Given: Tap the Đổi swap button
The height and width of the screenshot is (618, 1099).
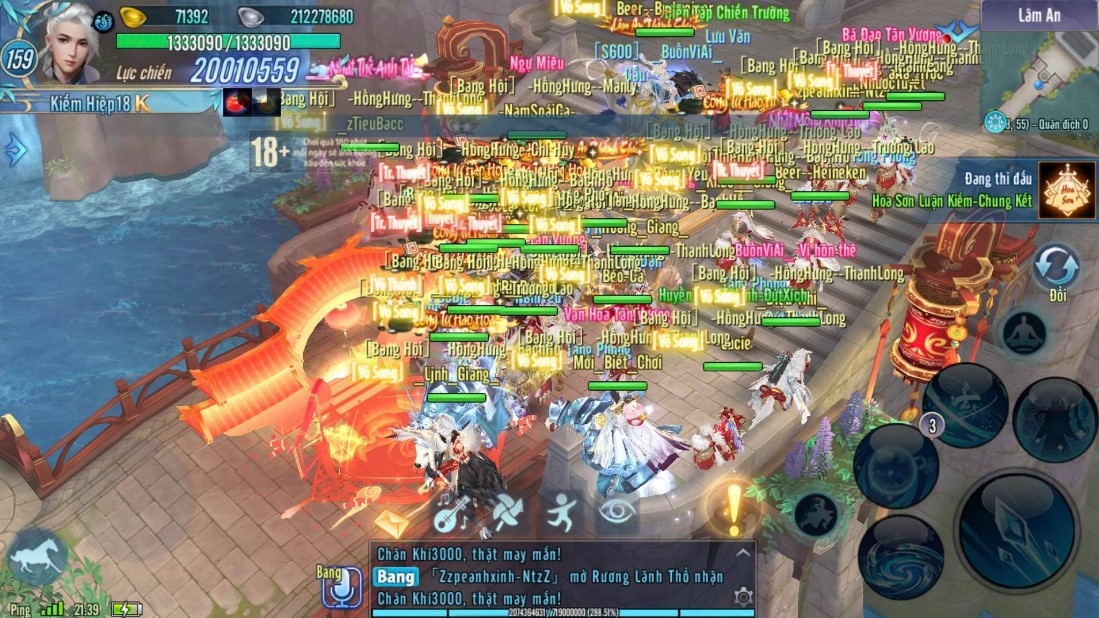Looking at the screenshot, I should (x=1057, y=269).
